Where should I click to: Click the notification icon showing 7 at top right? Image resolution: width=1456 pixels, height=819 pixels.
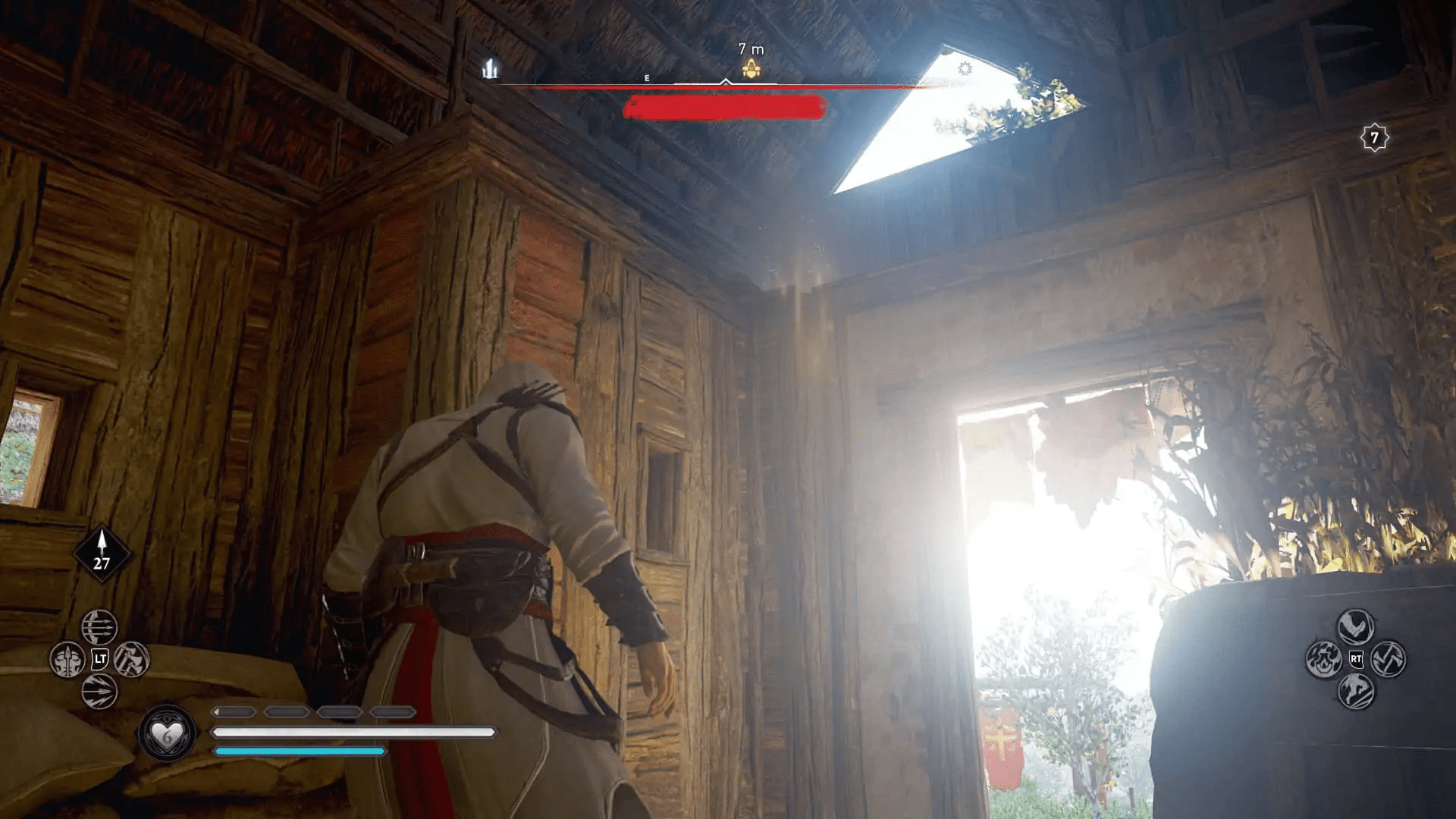[1374, 138]
